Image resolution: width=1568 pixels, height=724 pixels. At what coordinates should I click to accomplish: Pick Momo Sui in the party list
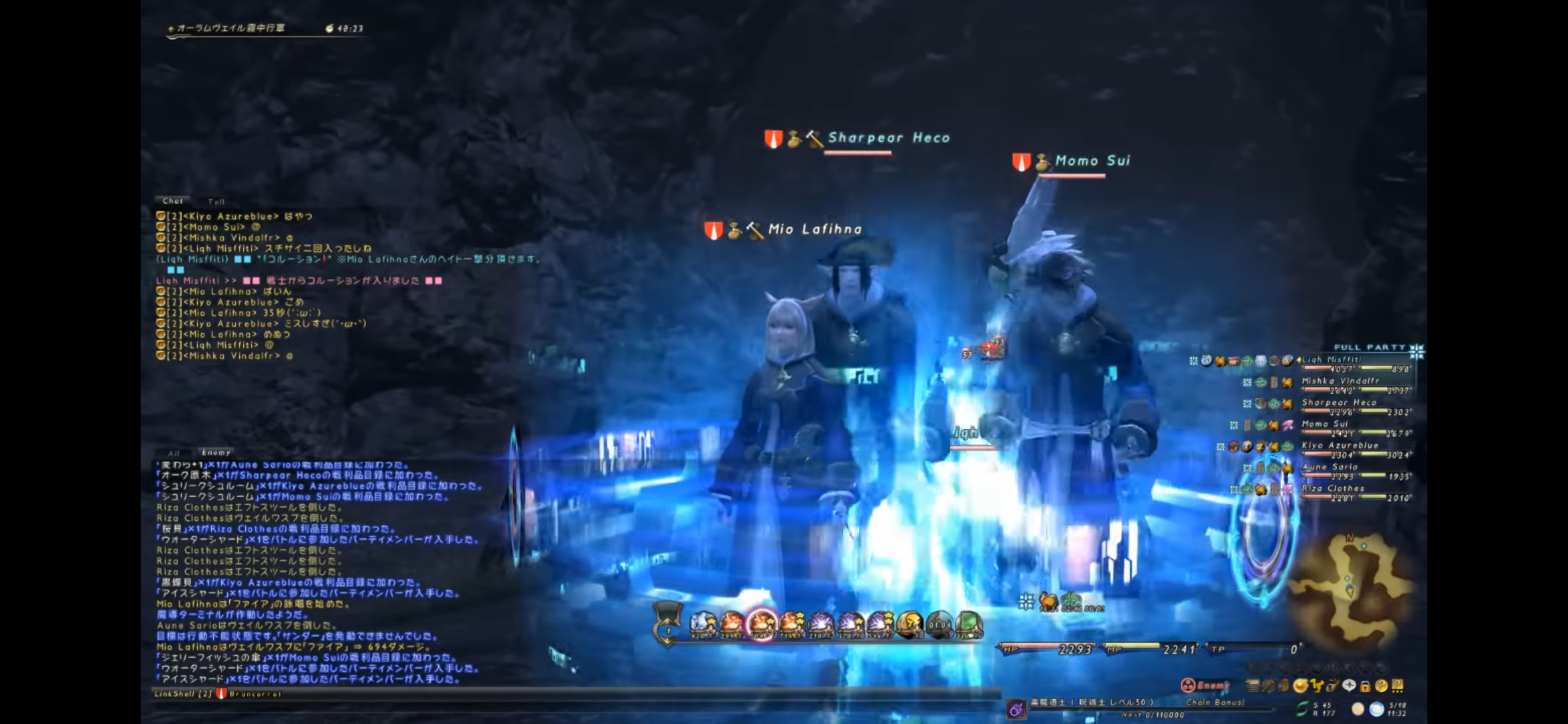(x=1324, y=424)
